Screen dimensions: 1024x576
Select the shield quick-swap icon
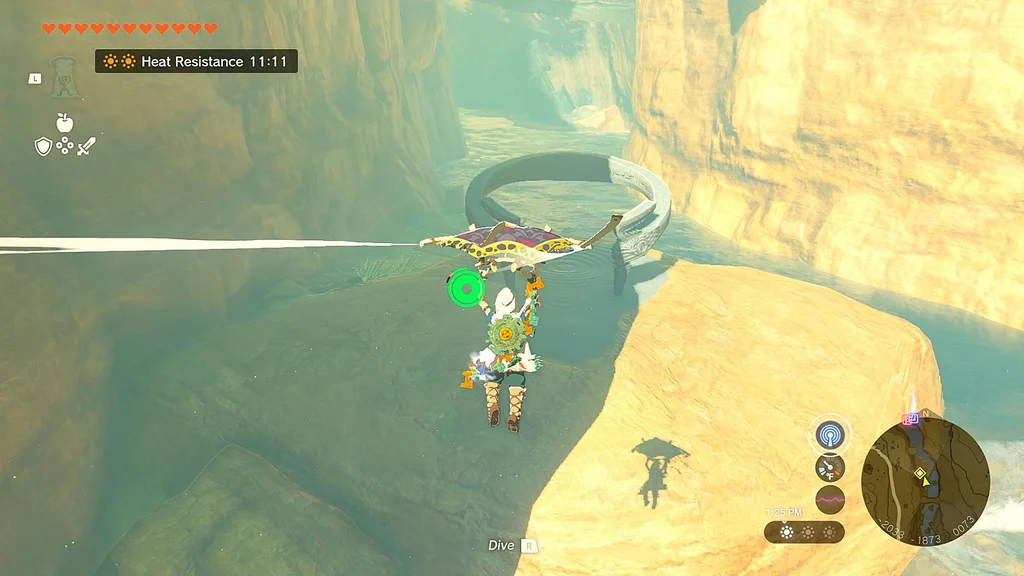point(43,147)
